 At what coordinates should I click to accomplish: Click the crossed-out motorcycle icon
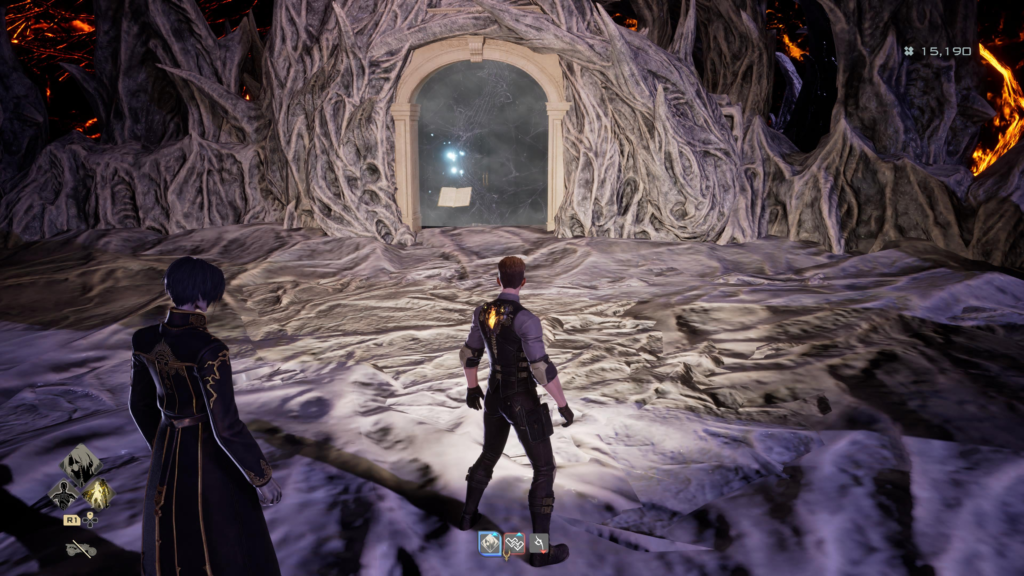pos(80,548)
